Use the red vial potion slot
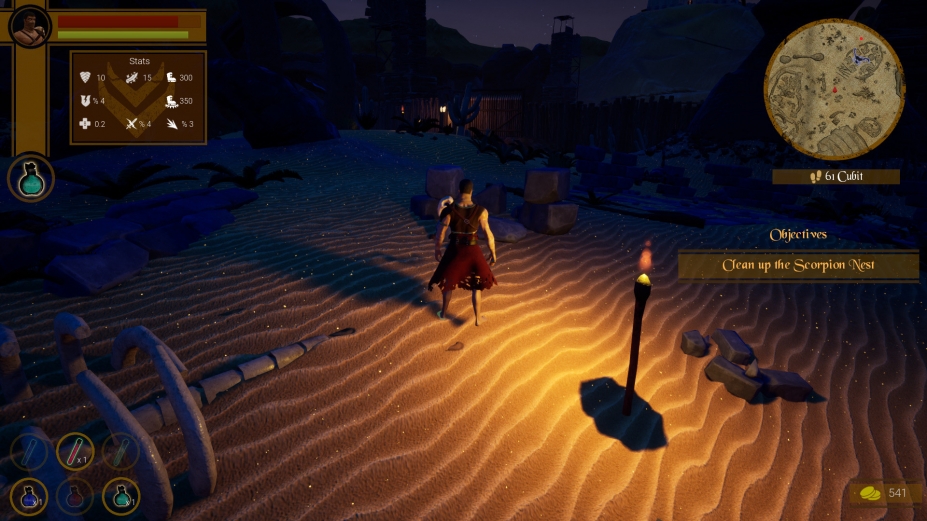Viewport: 927px width, 521px height. pyautogui.click(x=75, y=452)
